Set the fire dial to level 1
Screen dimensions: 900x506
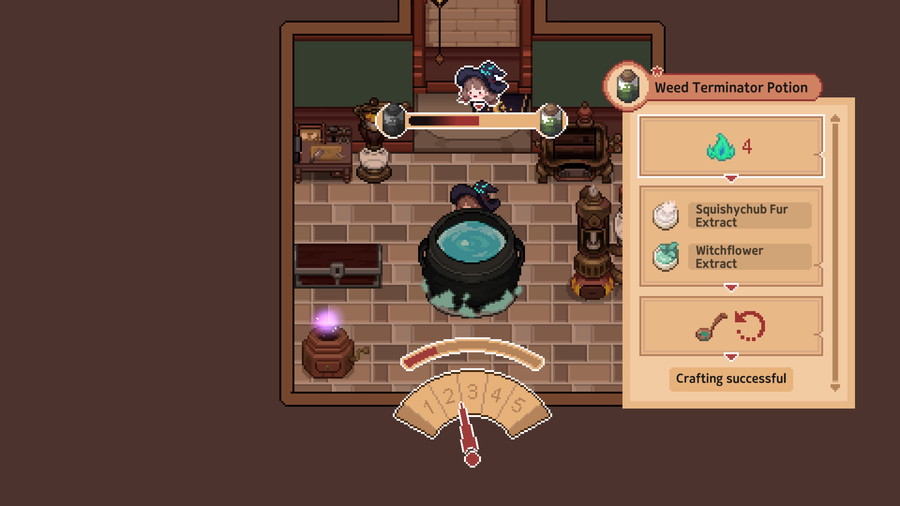(x=429, y=408)
